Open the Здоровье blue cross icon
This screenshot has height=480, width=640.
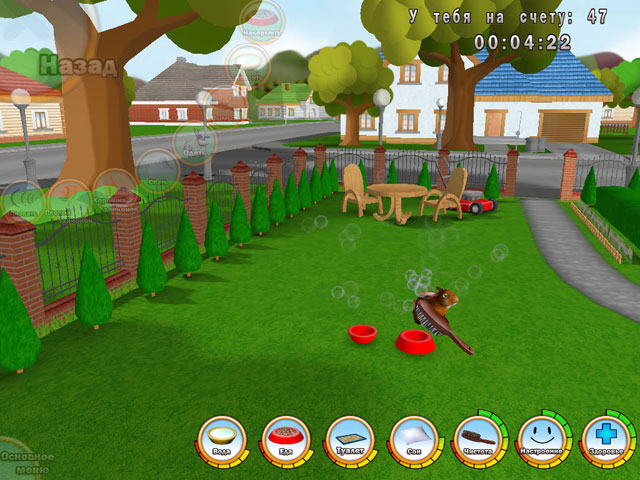click(x=605, y=438)
